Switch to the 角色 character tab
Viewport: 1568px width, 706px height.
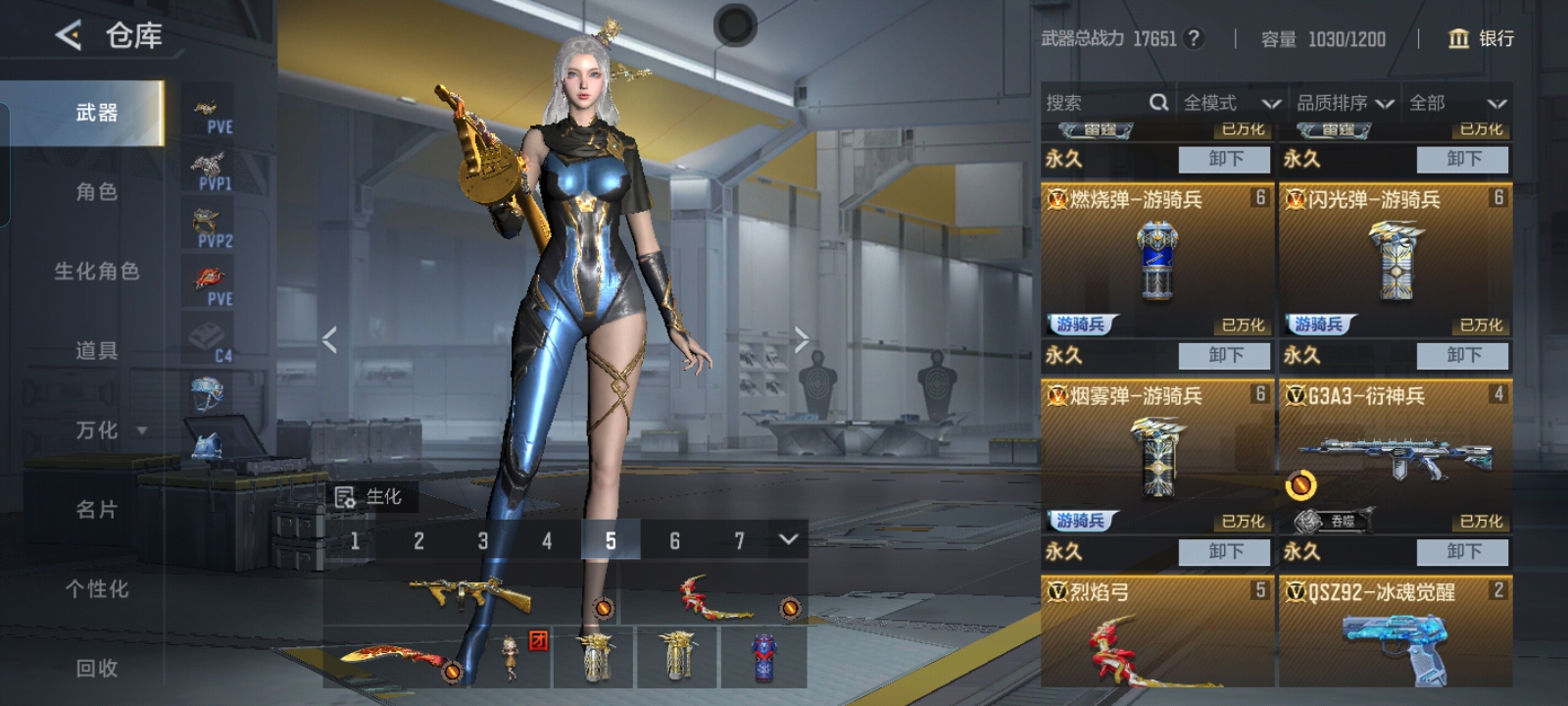pyautogui.click(x=96, y=192)
